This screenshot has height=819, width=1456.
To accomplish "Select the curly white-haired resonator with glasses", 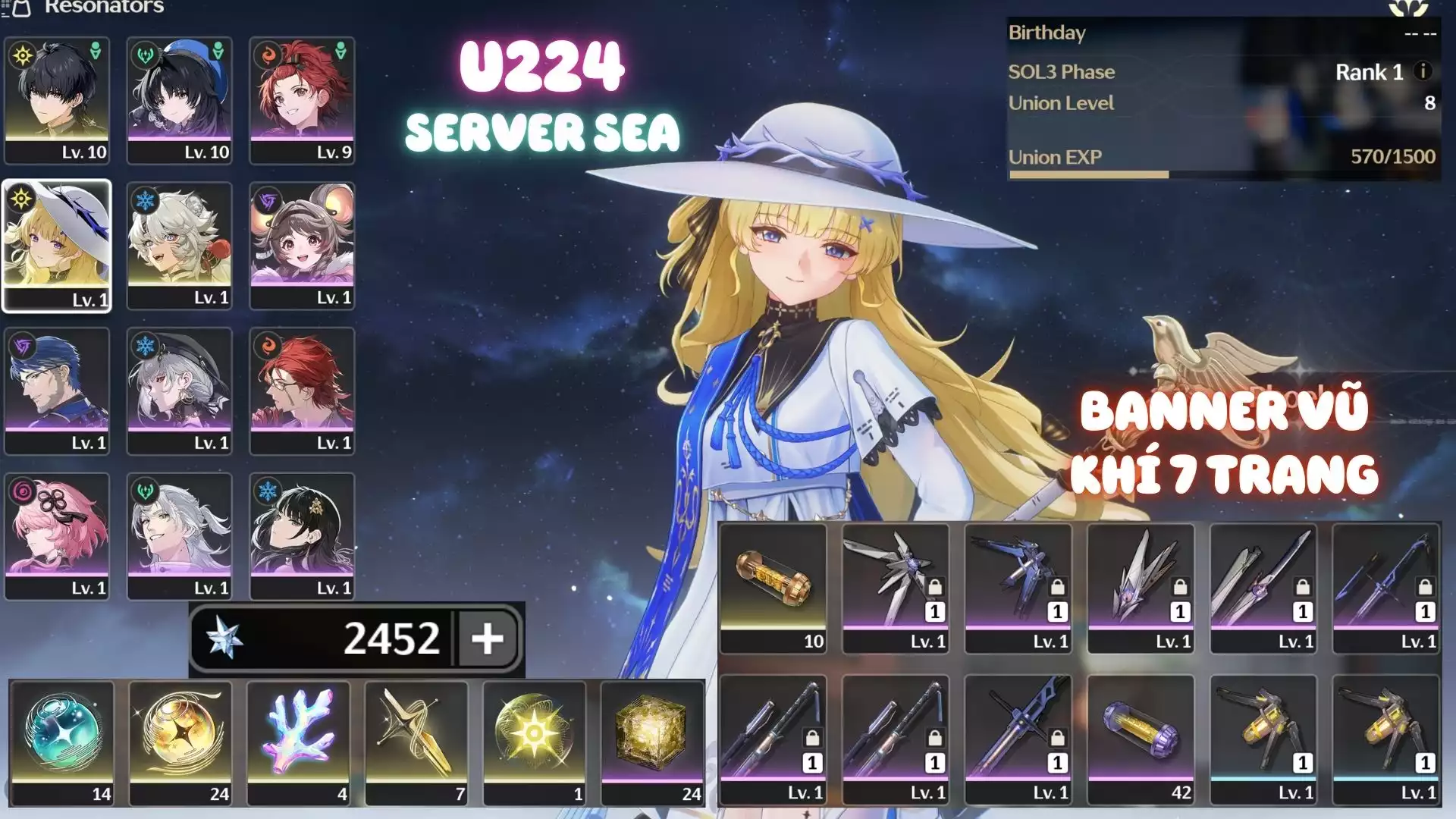I will (180, 246).
